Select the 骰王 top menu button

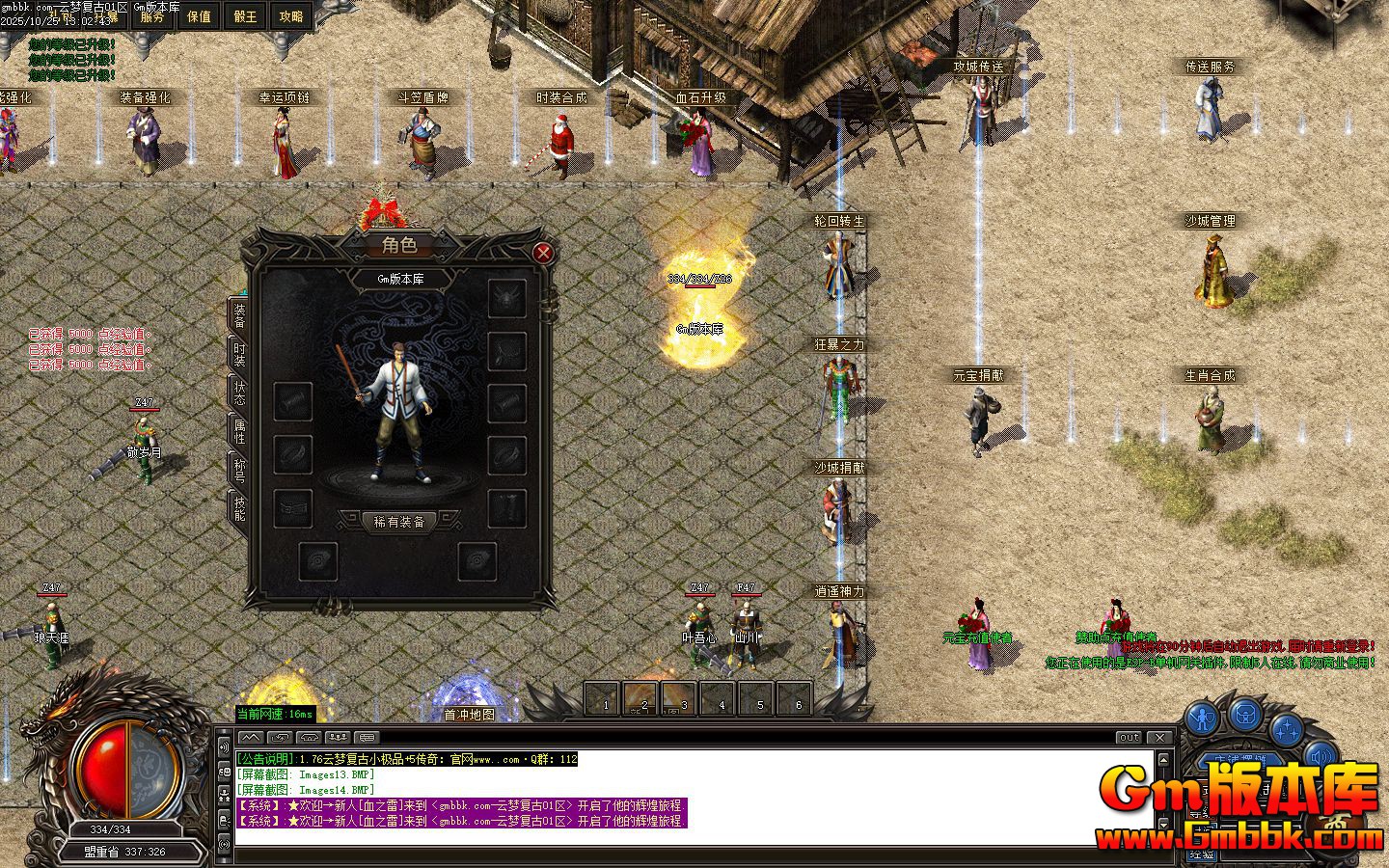[x=245, y=16]
